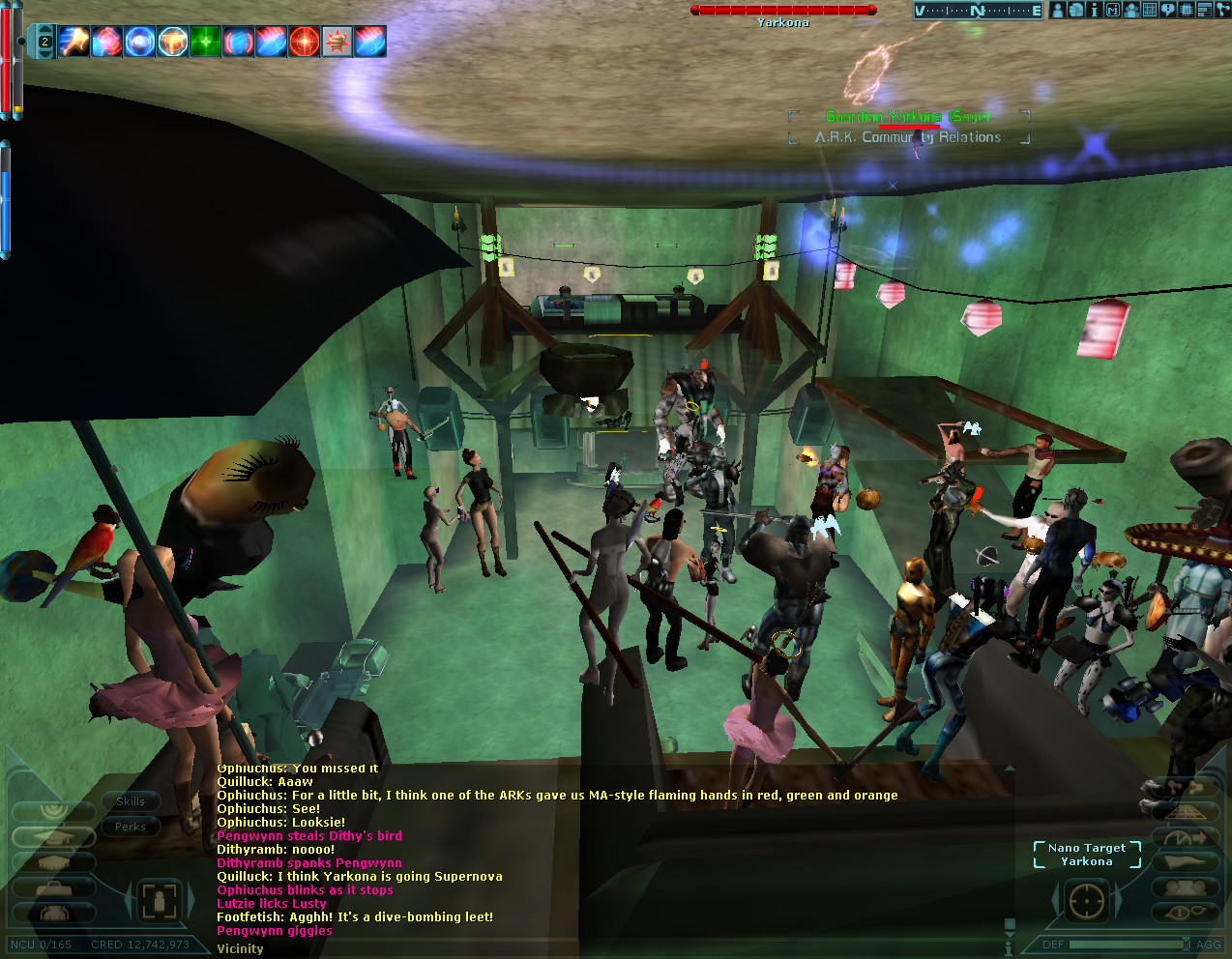Open the backpack inventory button
This screenshot has height=959, width=1232.
53,913
